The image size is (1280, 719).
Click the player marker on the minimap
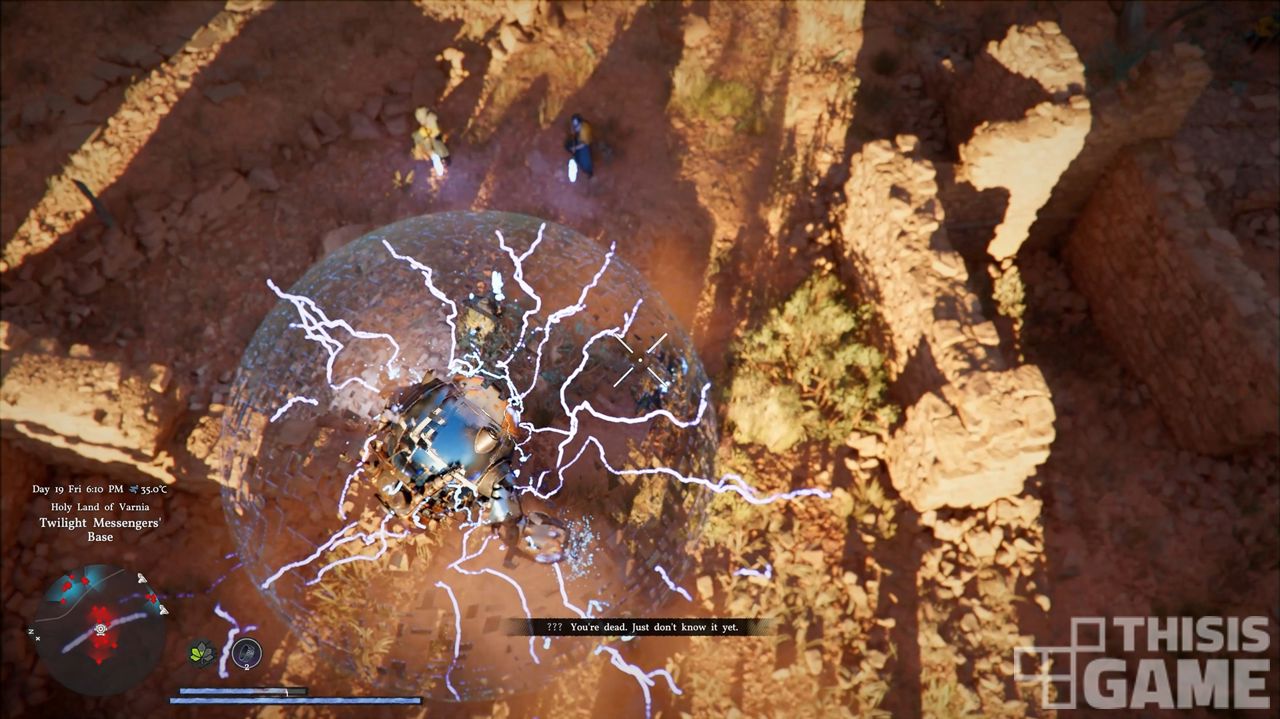click(101, 630)
